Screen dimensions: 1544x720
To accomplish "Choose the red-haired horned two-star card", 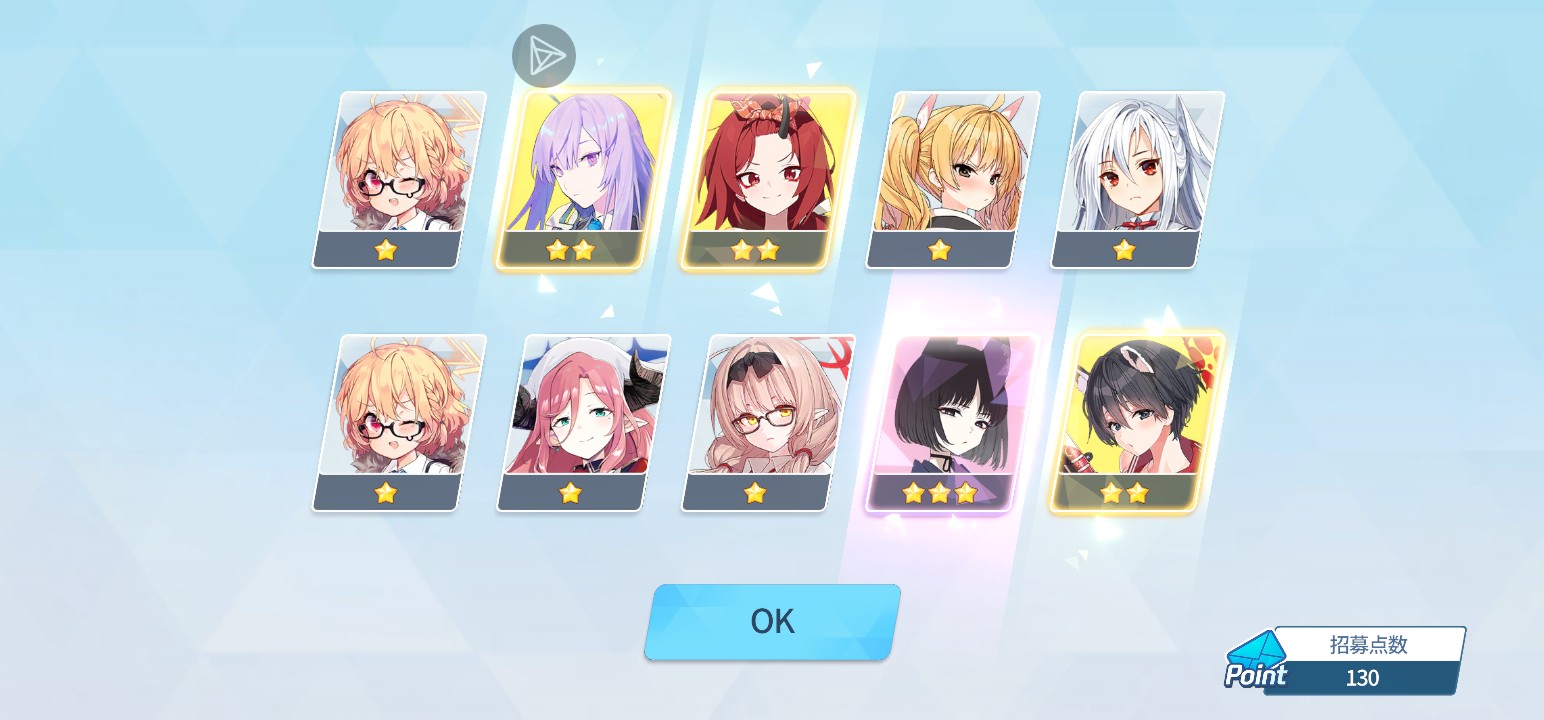I will [767, 178].
